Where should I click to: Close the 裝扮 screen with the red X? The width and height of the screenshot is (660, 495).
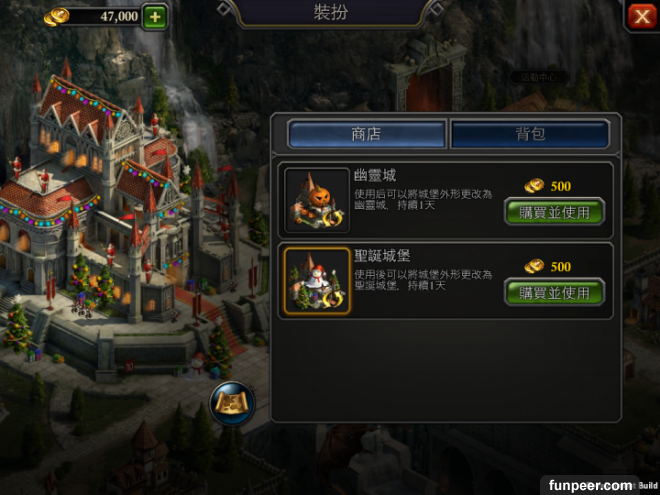[641, 16]
